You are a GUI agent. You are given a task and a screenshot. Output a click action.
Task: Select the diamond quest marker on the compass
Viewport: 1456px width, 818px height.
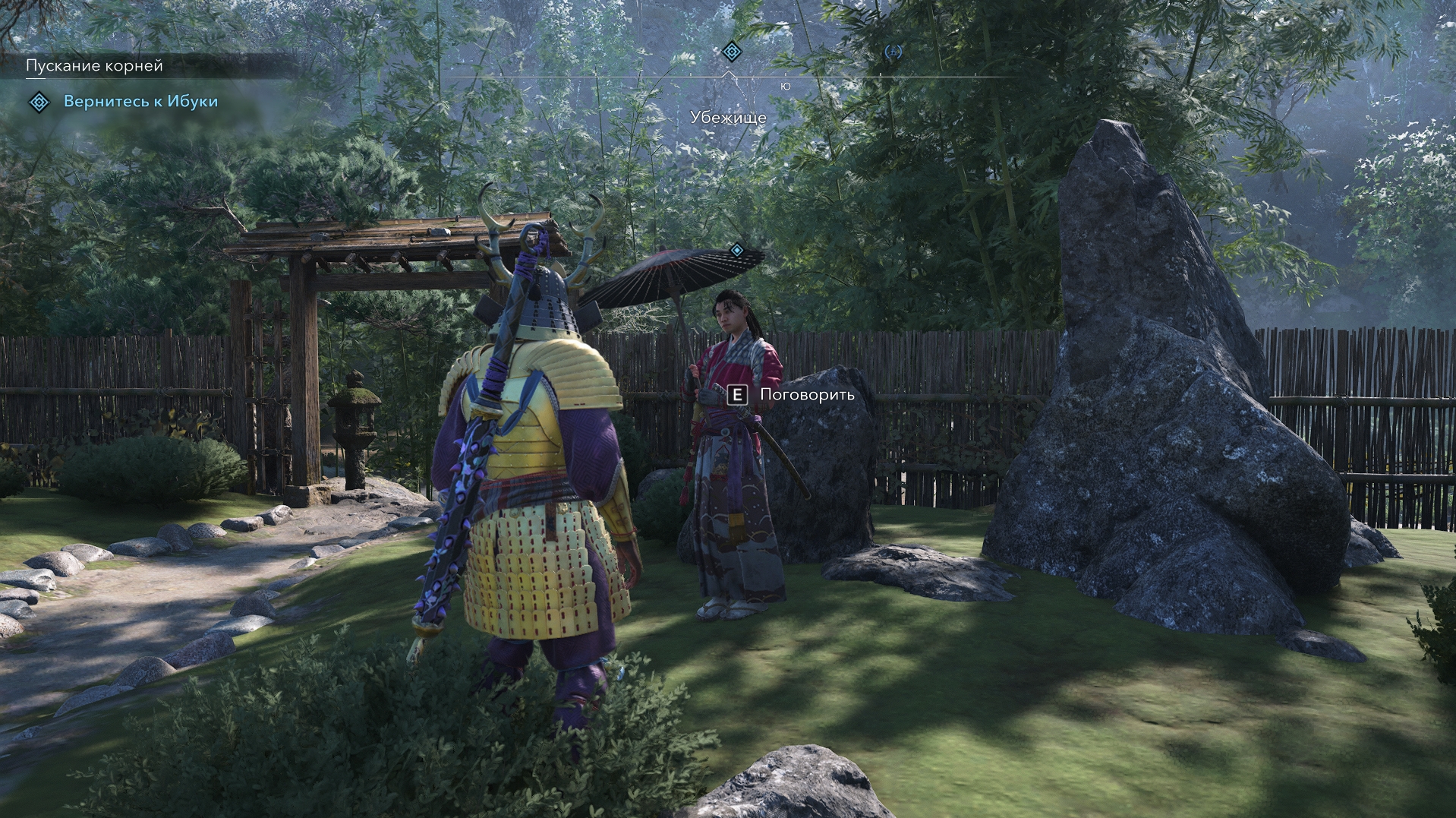click(x=731, y=52)
